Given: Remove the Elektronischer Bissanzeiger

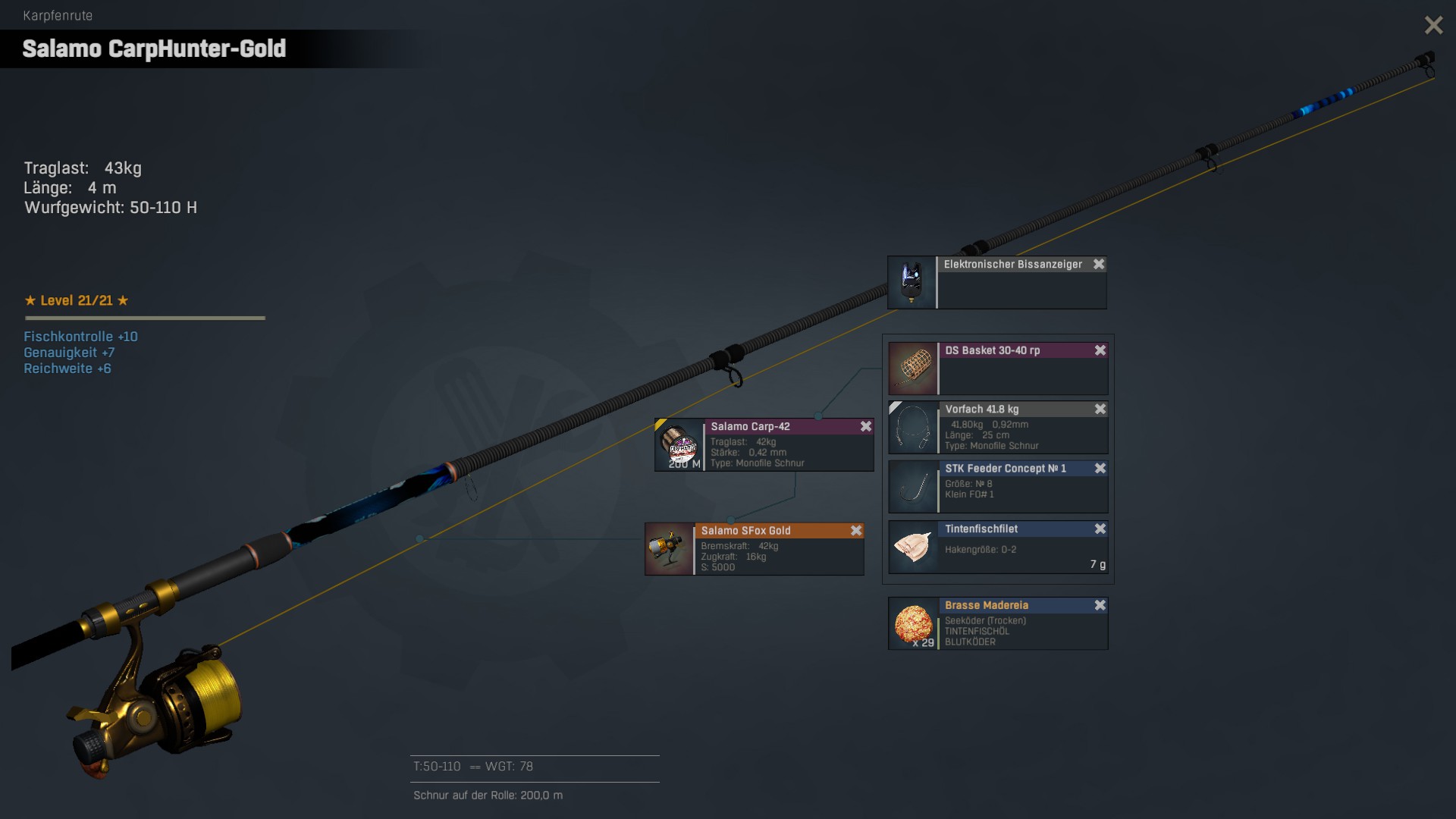Looking at the screenshot, I should pos(1099,265).
